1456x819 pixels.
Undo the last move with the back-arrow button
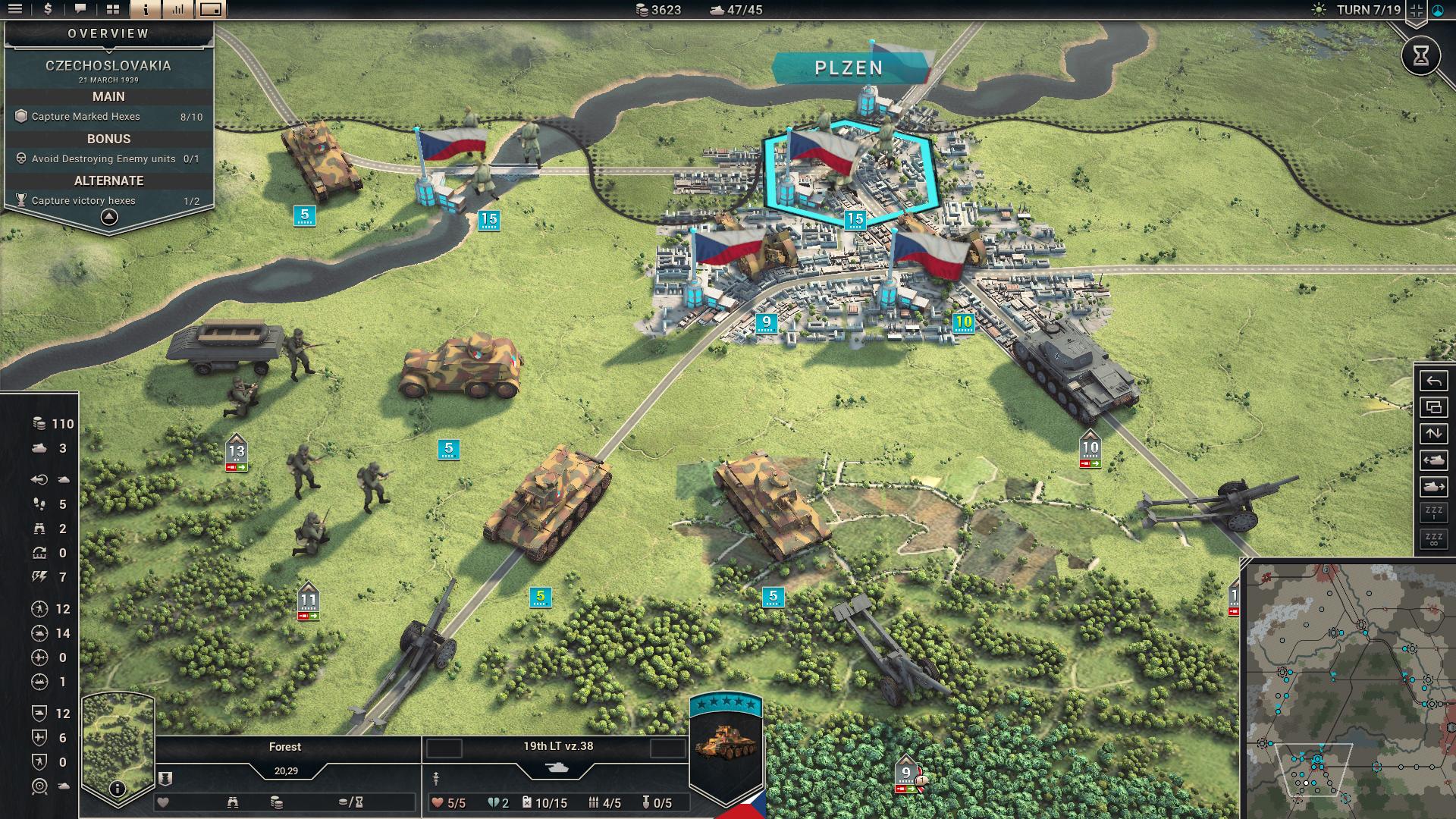coord(1433,381)
